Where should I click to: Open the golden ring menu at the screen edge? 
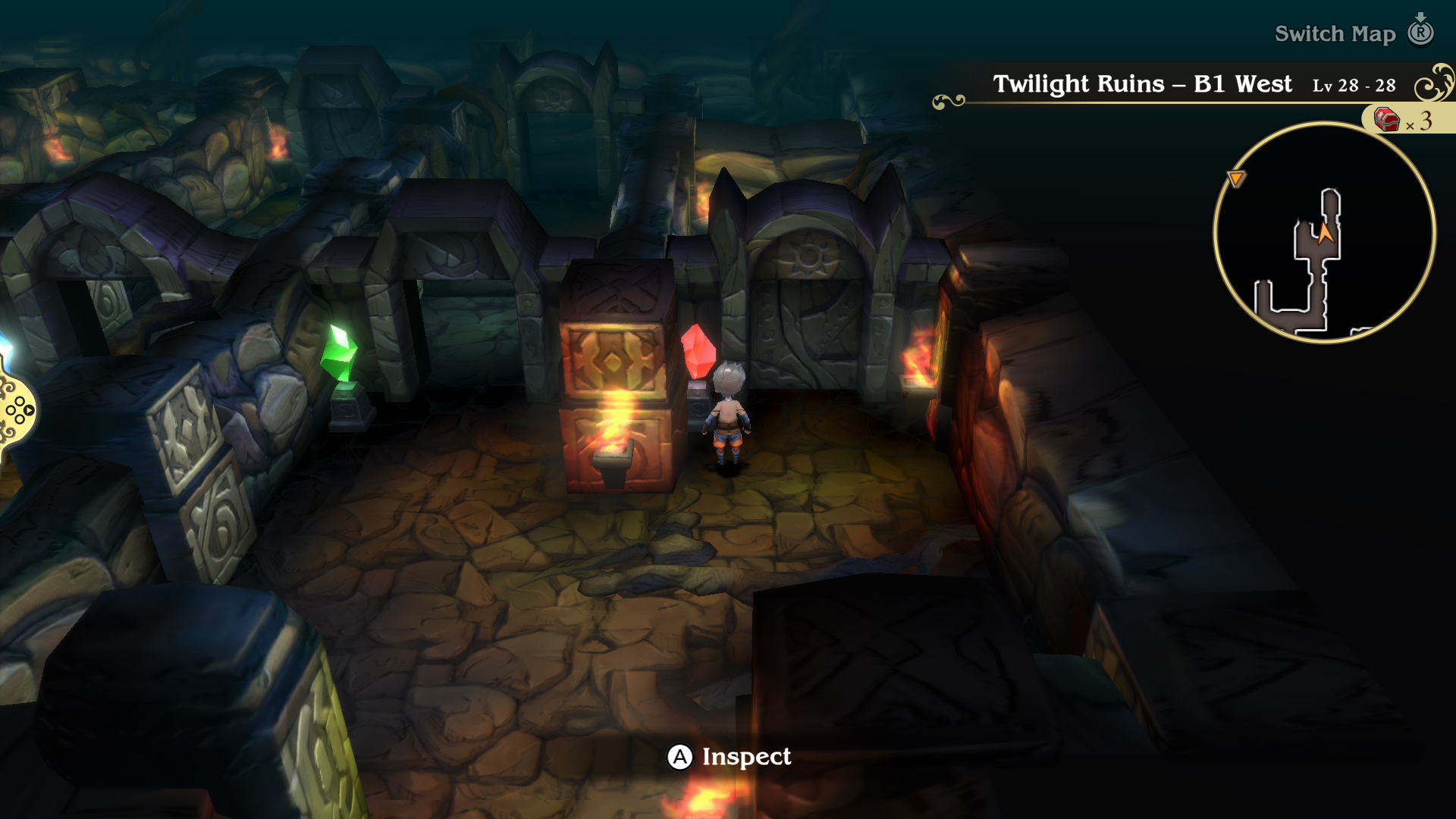pos(17,410)
